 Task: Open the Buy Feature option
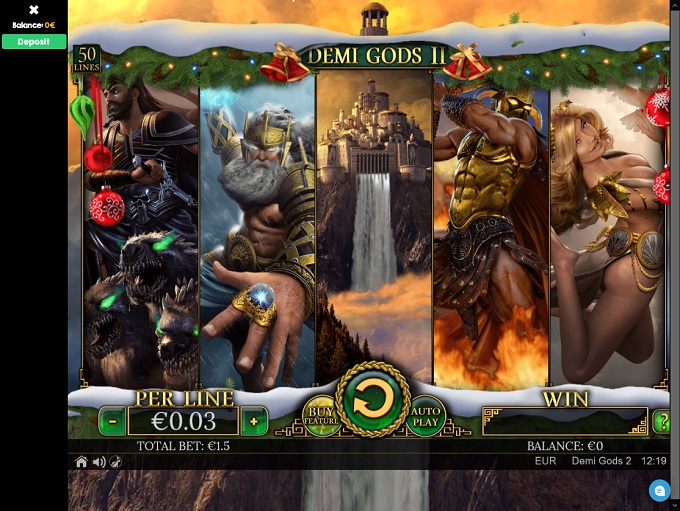[320, 416]
